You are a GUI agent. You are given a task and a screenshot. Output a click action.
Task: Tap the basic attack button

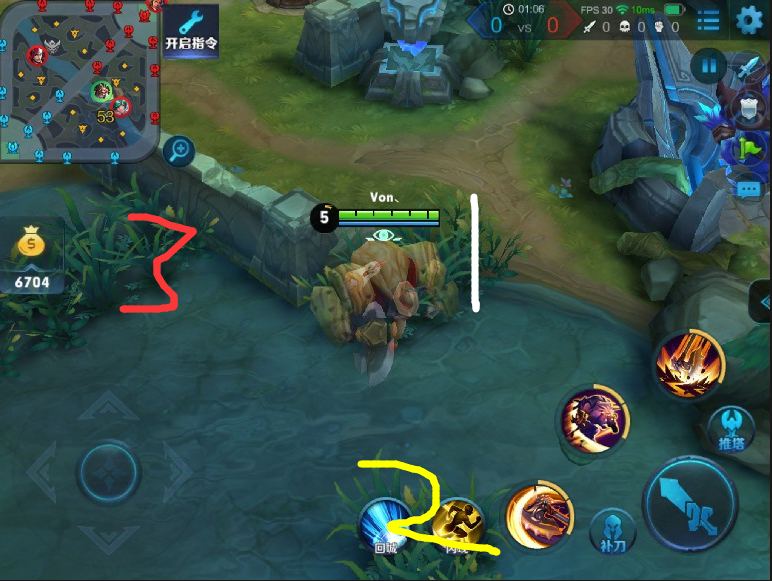pos(689,507)
